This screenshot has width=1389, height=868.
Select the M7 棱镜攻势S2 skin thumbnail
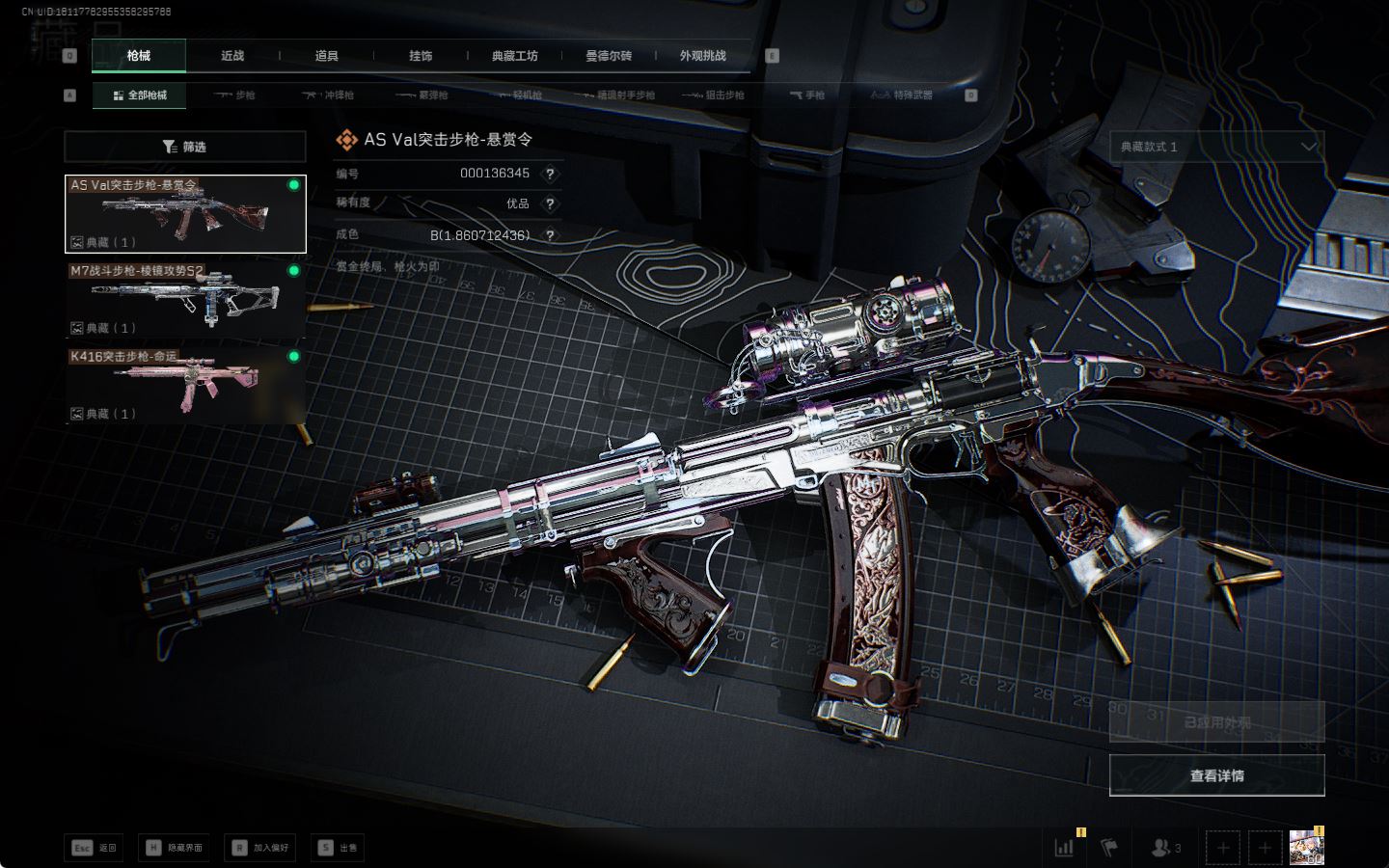point(185,300)
